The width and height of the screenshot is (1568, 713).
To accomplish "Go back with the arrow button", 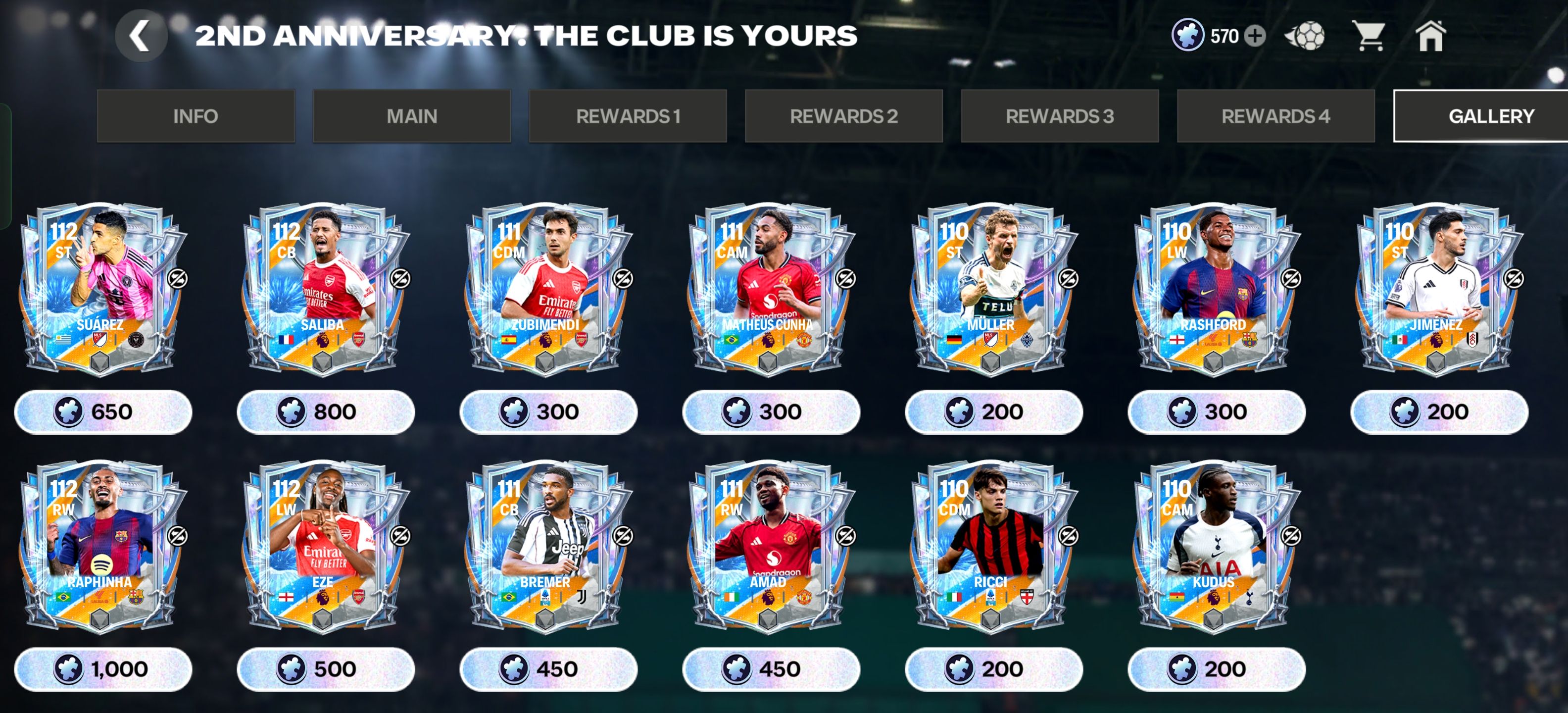I will click(x=141, y=36).
